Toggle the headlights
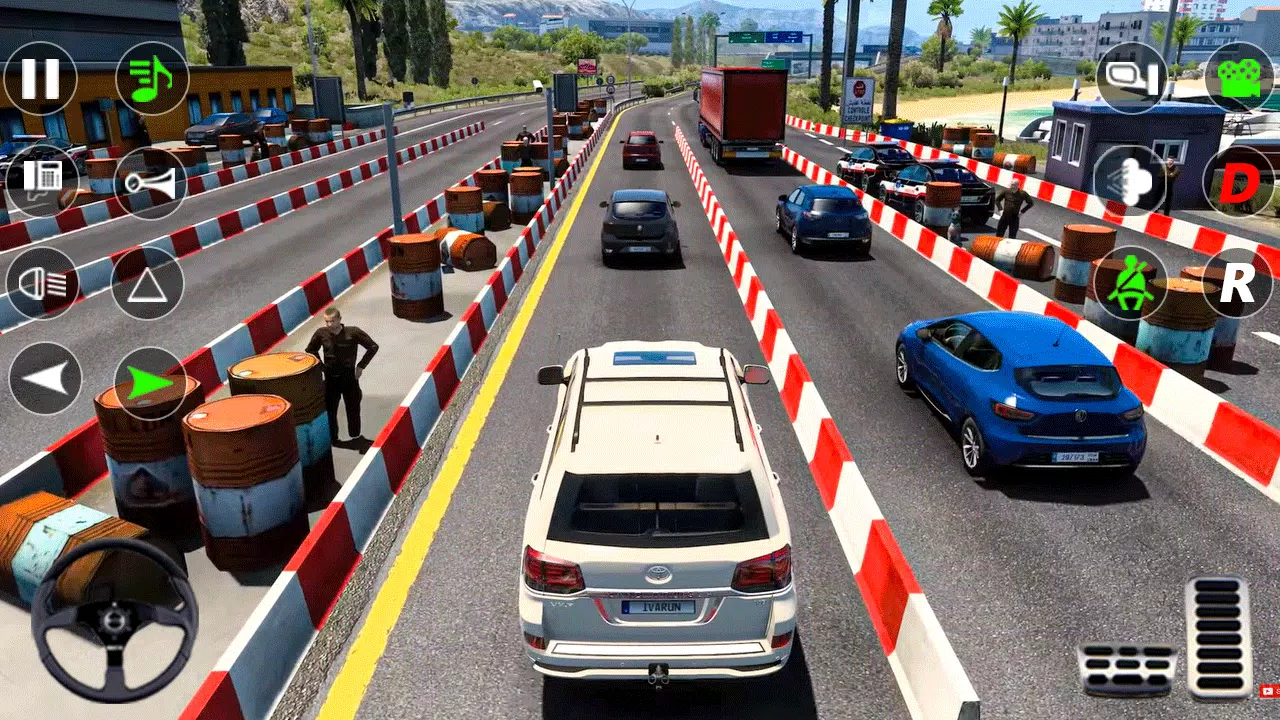The image size is (1280, 720). pos(40,283)
